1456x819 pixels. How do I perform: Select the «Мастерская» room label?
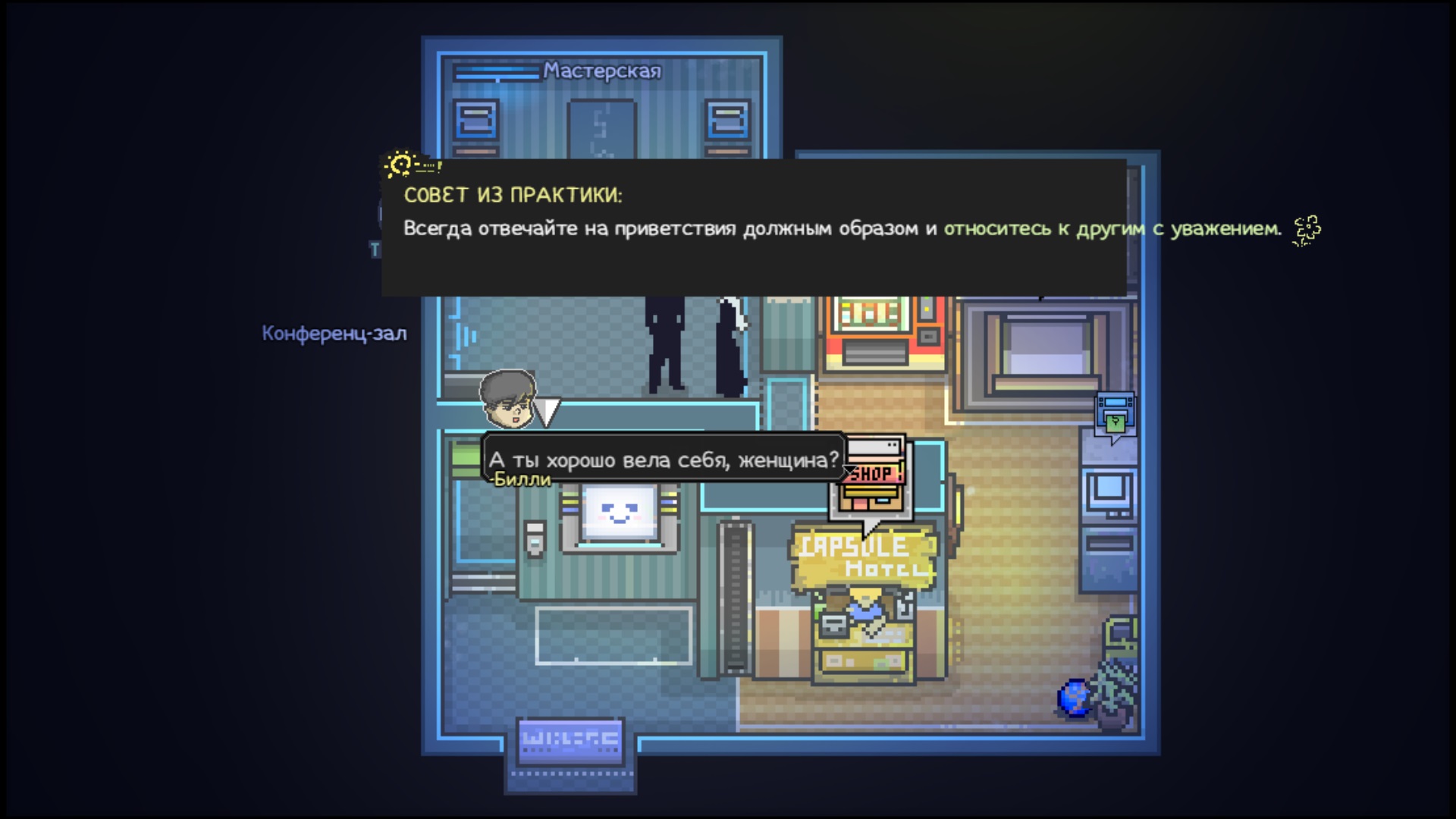tap(601, 71)
